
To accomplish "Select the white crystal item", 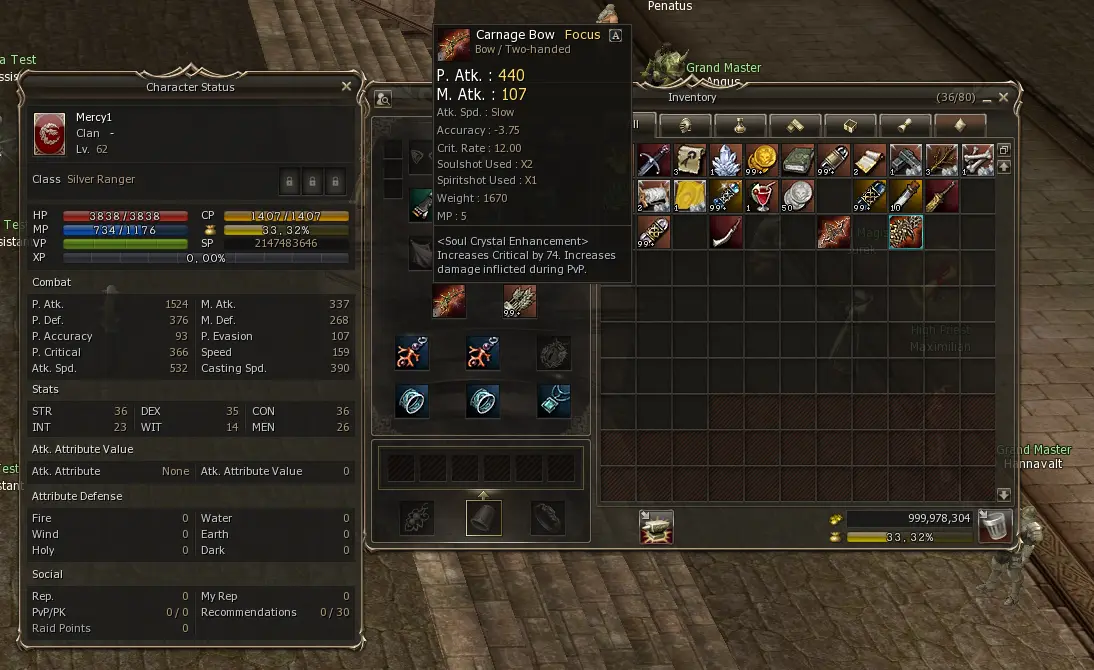I will (x=726, y=159).
